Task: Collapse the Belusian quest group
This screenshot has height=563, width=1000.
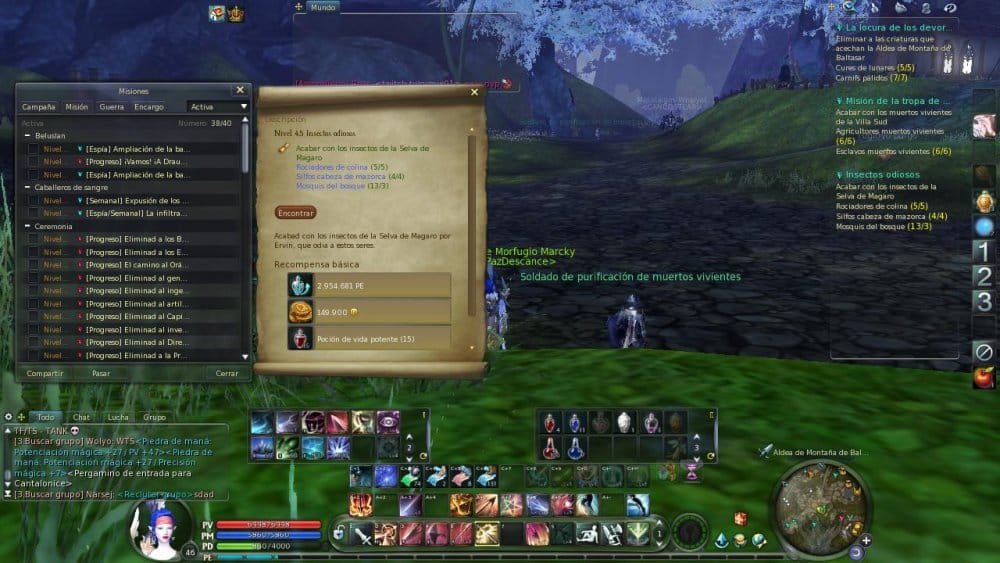Action: click(x=27, y=136)
